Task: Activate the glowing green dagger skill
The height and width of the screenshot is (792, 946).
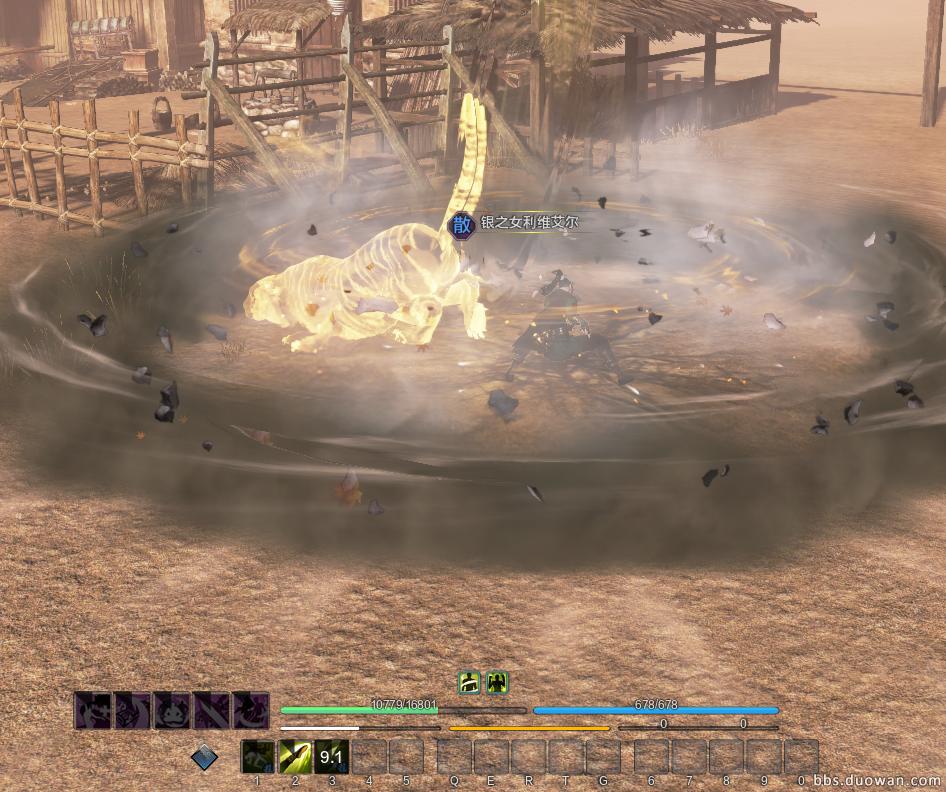Action: [294, 757]
